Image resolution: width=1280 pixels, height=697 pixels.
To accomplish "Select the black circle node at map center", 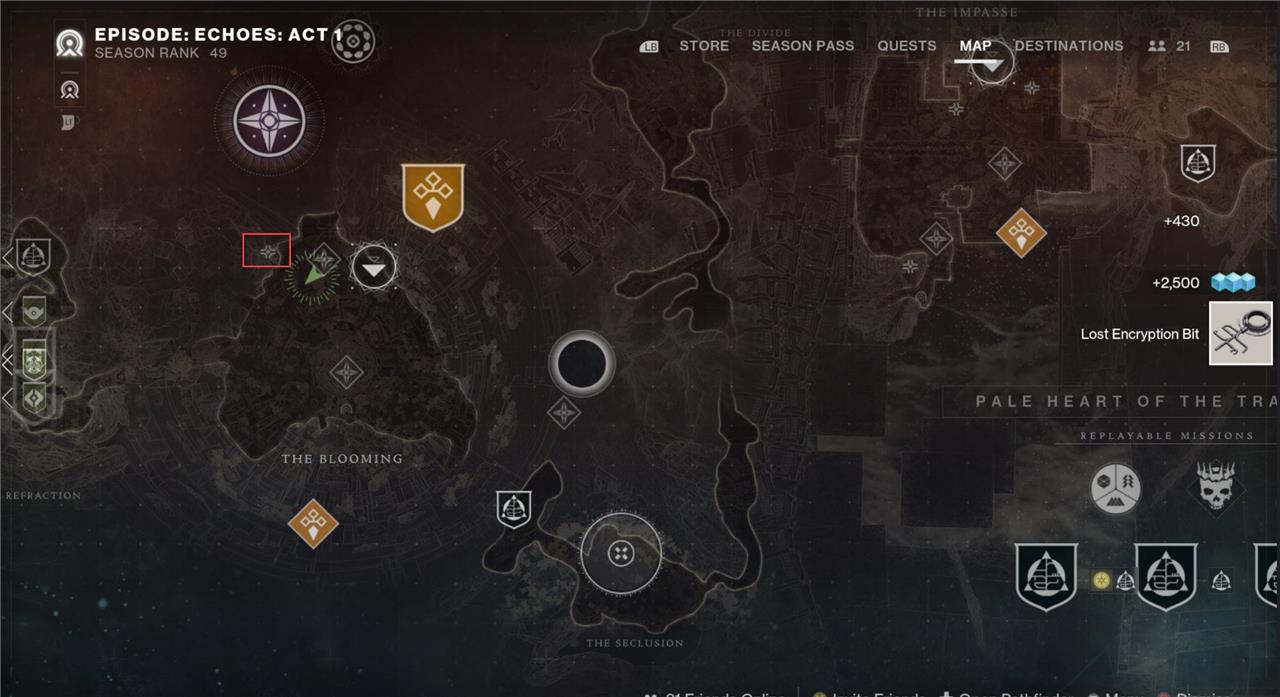I will (581, 363).
